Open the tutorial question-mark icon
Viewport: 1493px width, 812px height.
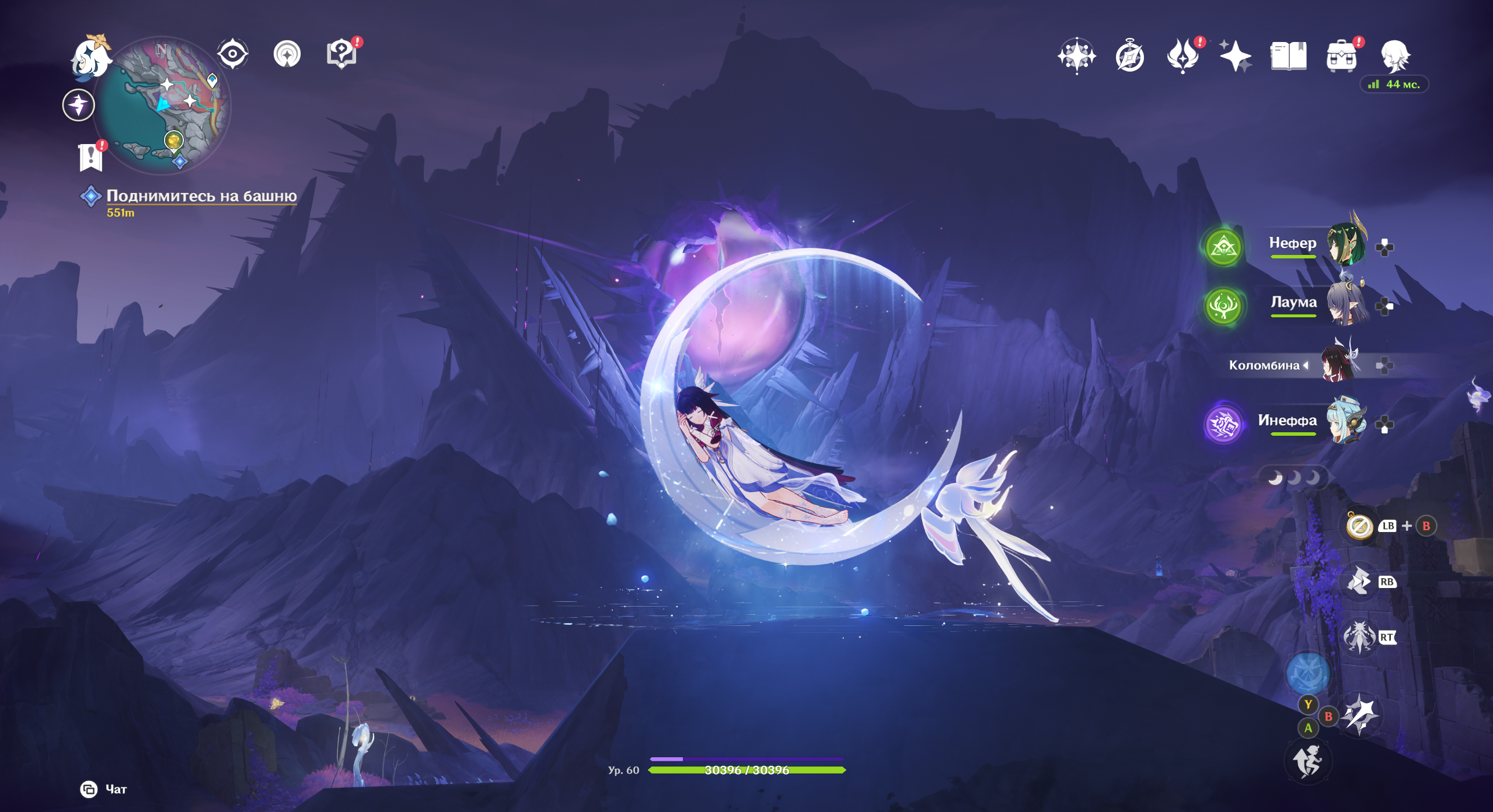pos(342,55)
